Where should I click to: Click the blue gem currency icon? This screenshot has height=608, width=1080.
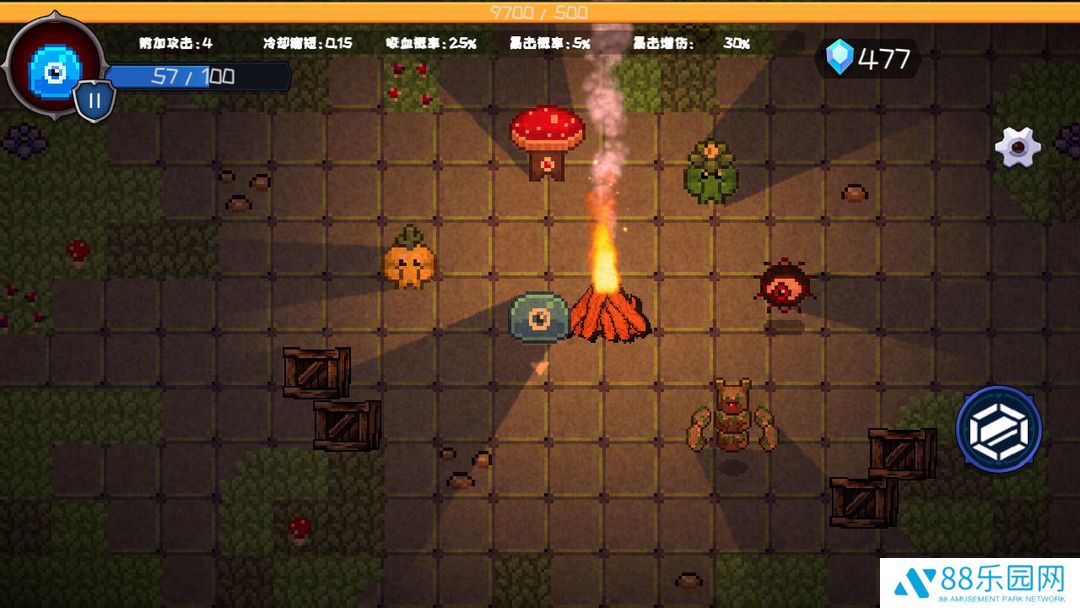tap(840, 58)
